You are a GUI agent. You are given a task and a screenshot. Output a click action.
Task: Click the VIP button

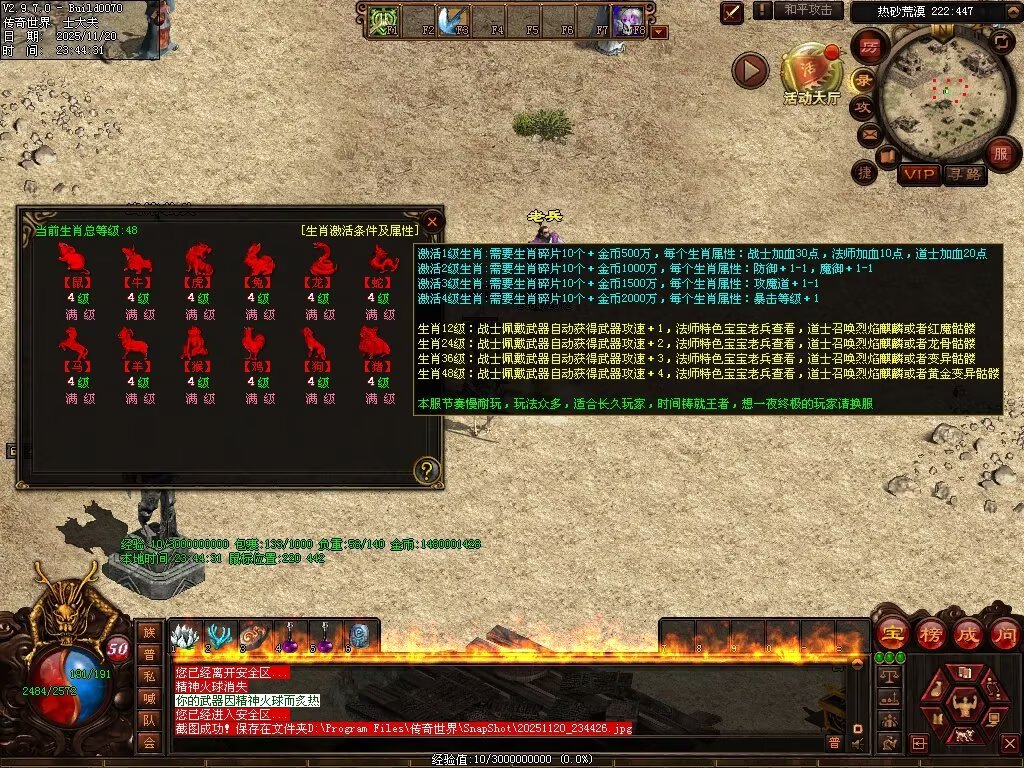pos(917,174)
